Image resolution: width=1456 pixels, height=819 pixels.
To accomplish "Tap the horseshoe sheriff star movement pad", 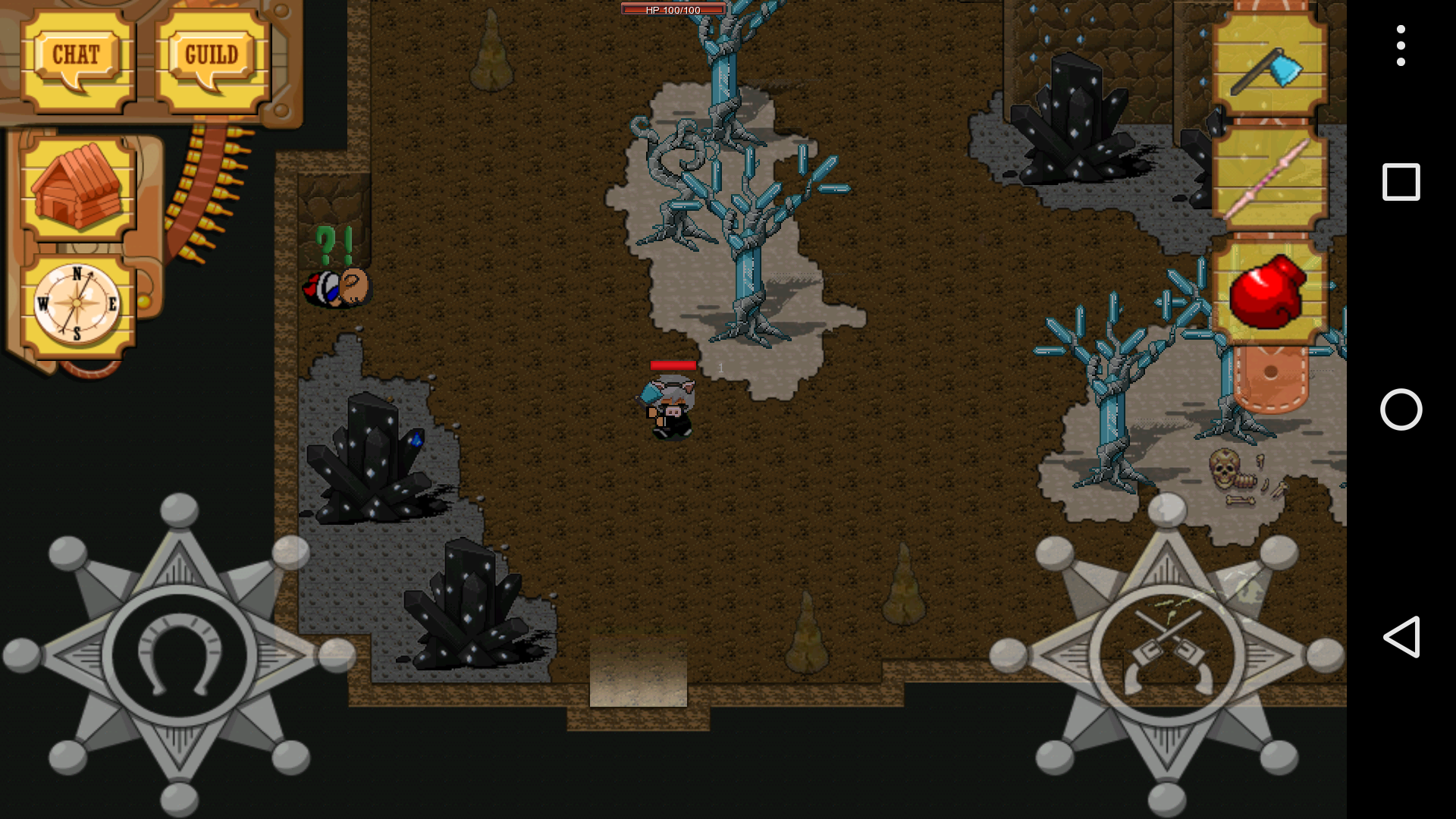I will coord(179,654).
